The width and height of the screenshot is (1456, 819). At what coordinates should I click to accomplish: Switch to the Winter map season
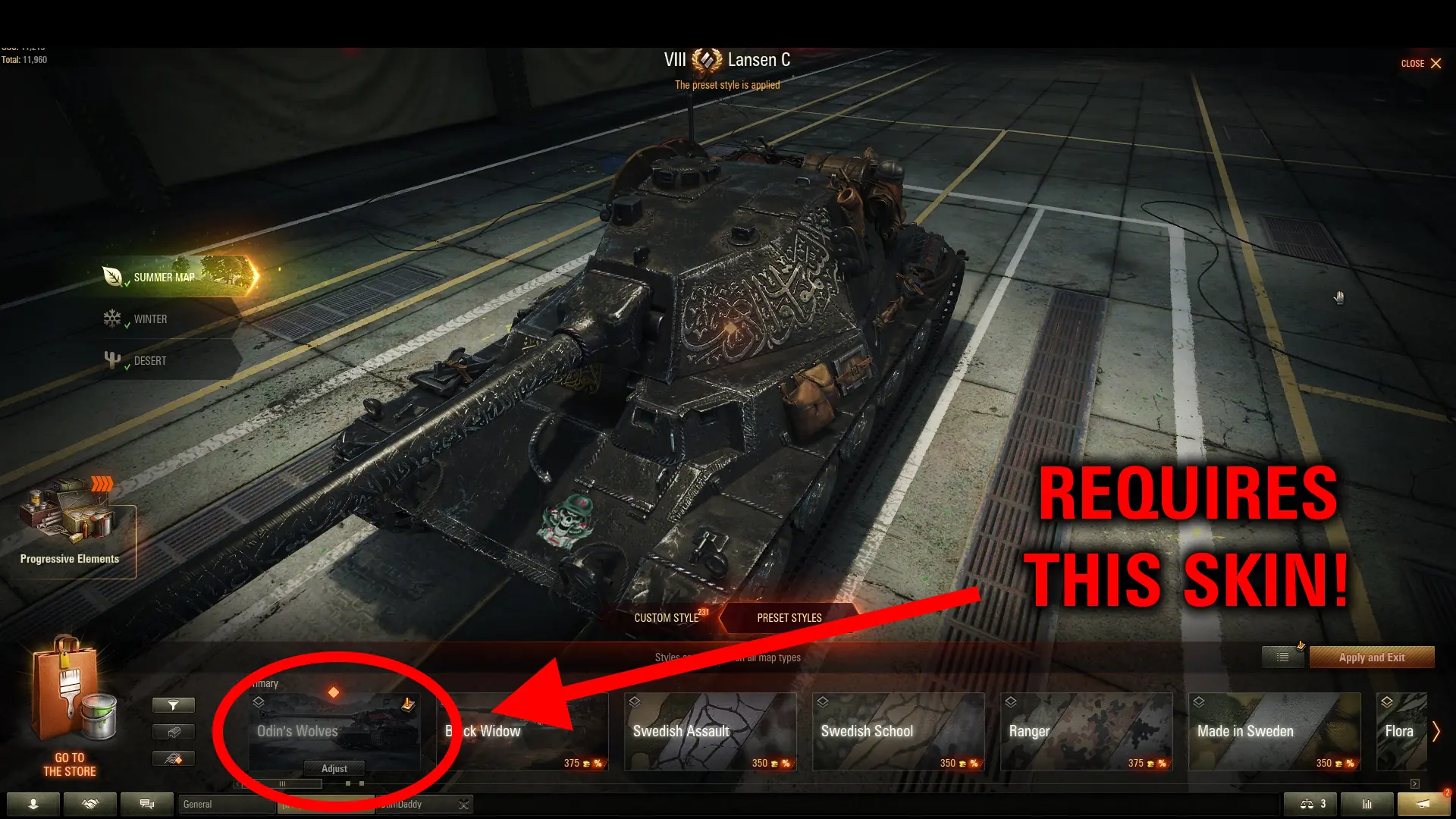pos(150,319)
